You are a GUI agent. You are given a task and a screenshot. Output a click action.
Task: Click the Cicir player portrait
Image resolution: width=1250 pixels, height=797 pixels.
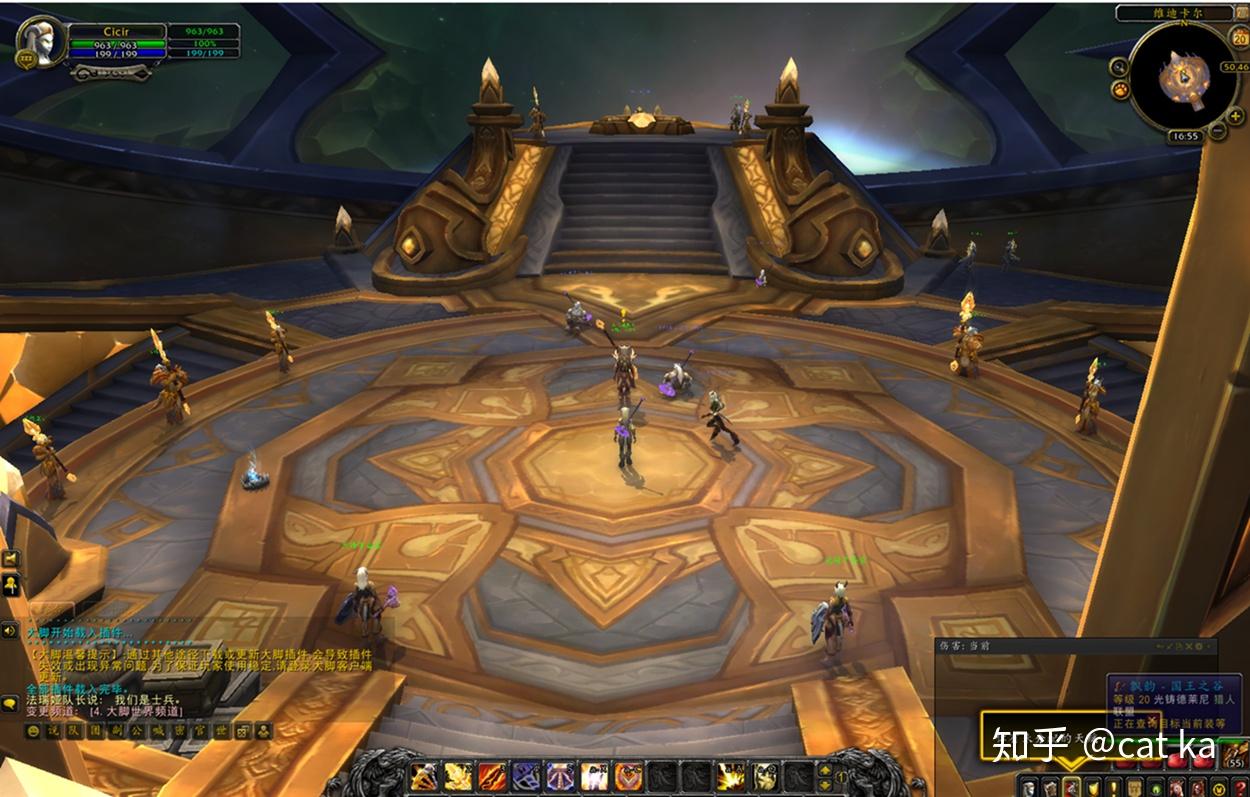pos(38,40)
